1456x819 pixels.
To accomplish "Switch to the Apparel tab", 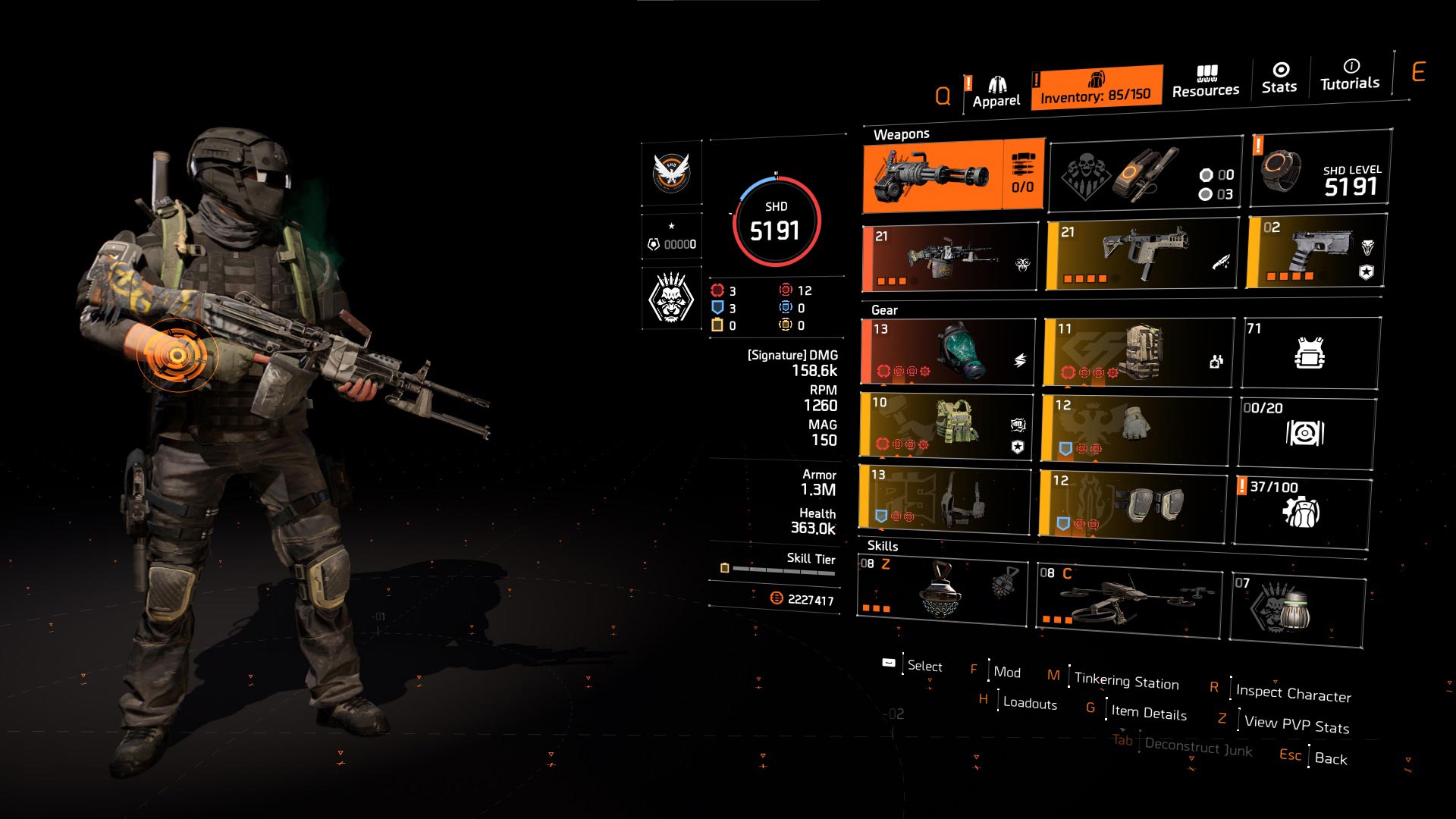I will click(x=996, y=93).
